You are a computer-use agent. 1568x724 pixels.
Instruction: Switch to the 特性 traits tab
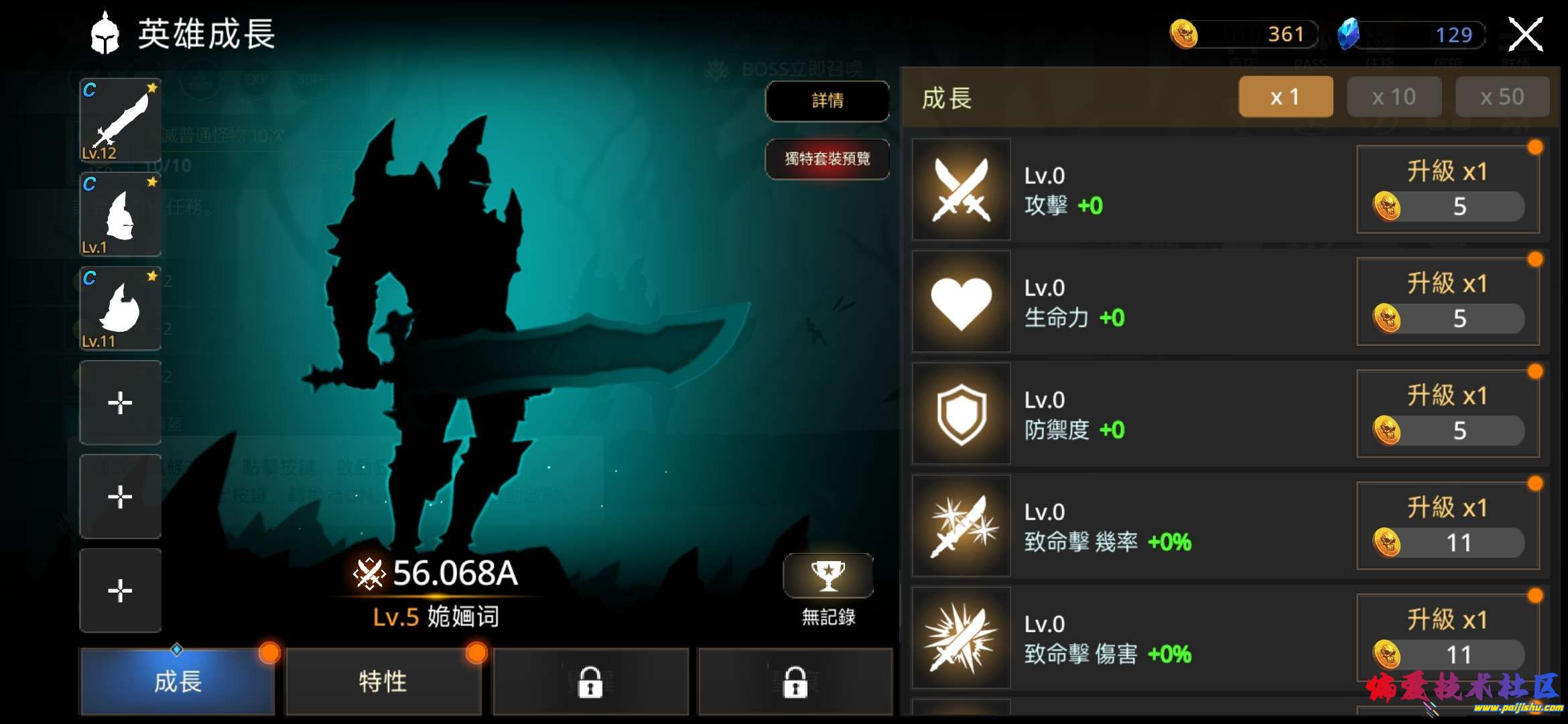click(x=383, y=682)
